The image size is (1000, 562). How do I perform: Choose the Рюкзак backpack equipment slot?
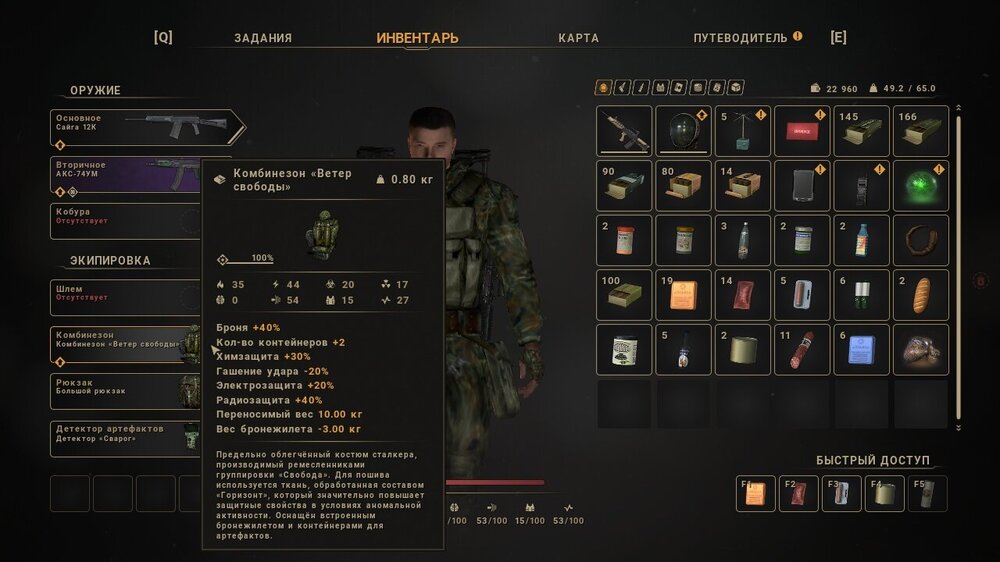(125, 389)
